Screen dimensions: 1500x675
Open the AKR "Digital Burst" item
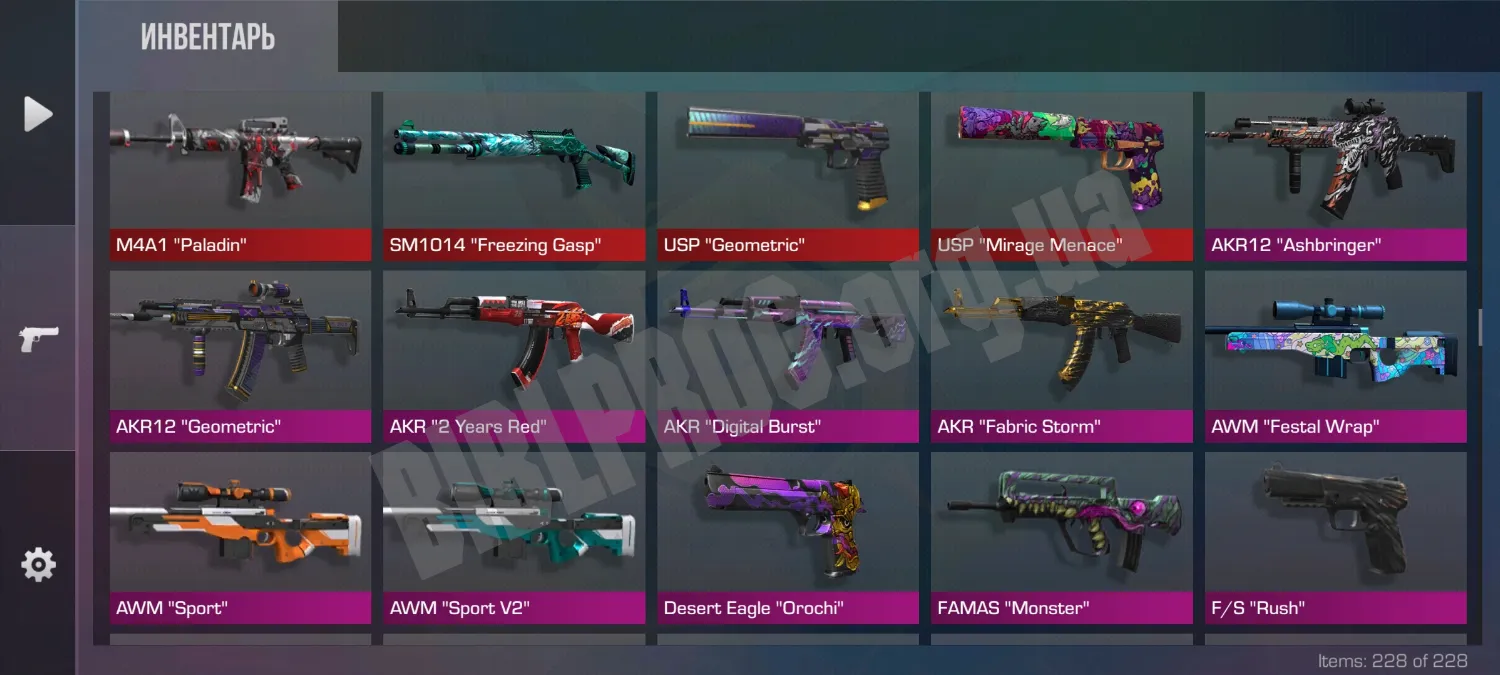click(x=788, y=357)
